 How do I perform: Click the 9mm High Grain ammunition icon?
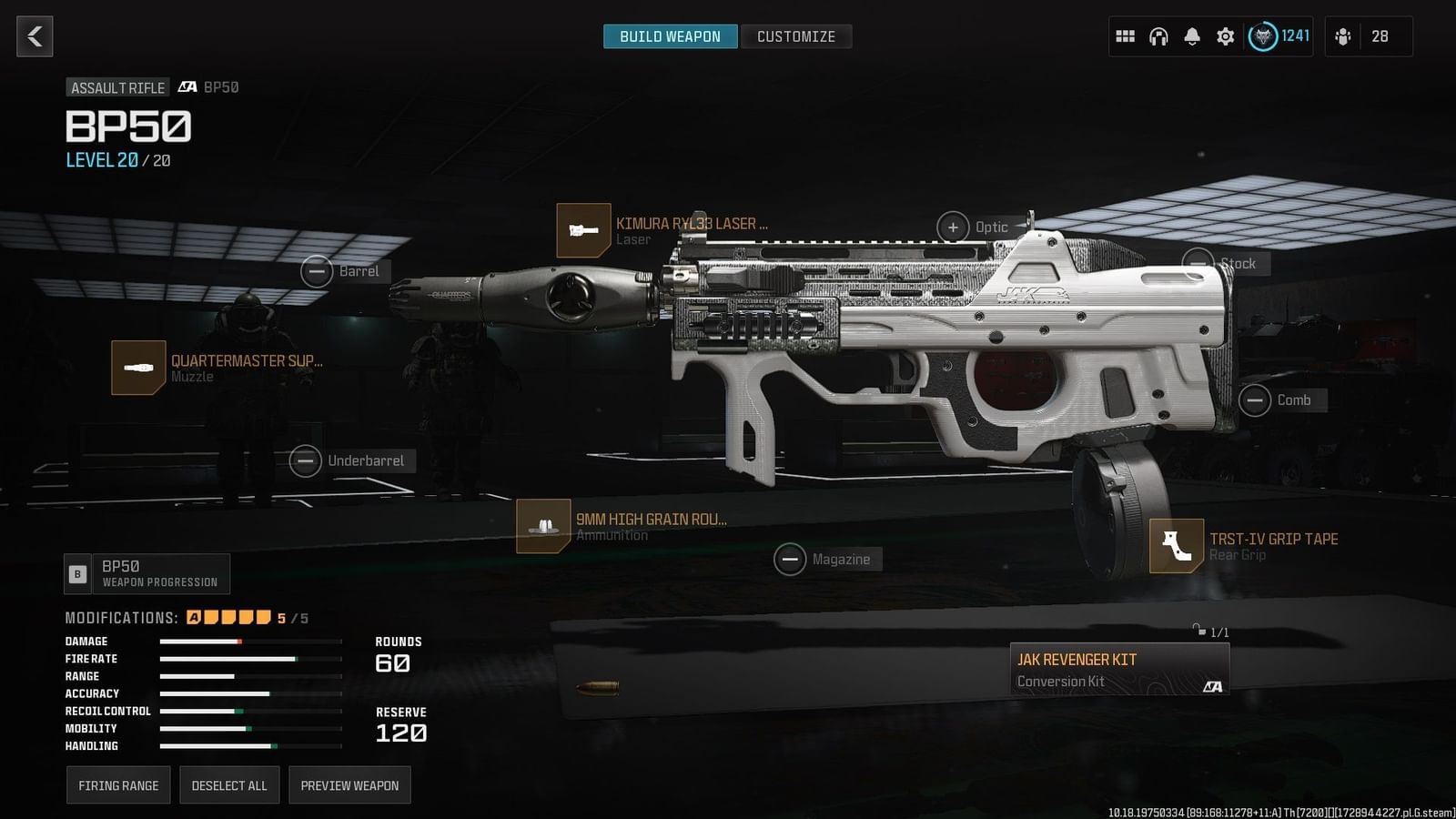tap(543, 527)
